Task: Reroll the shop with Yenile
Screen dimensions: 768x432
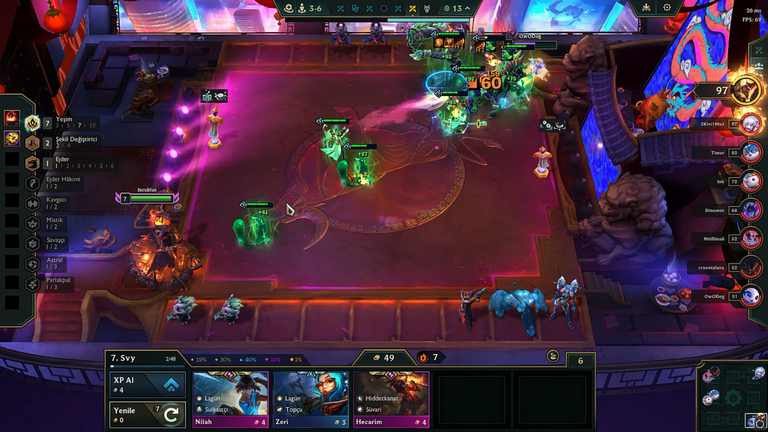Action: (x=146, y=414)
